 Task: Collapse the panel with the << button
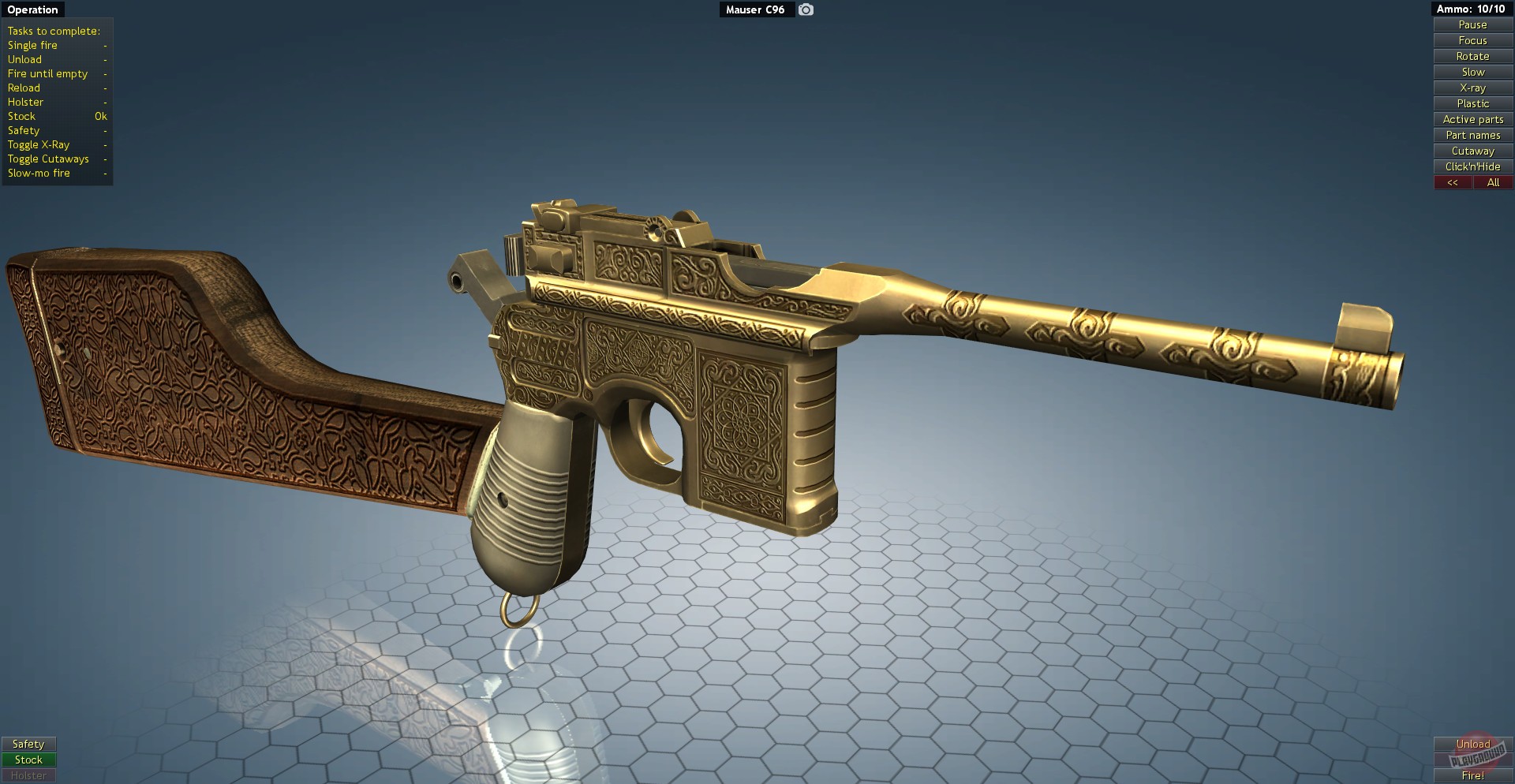[x=1453, y=182]
